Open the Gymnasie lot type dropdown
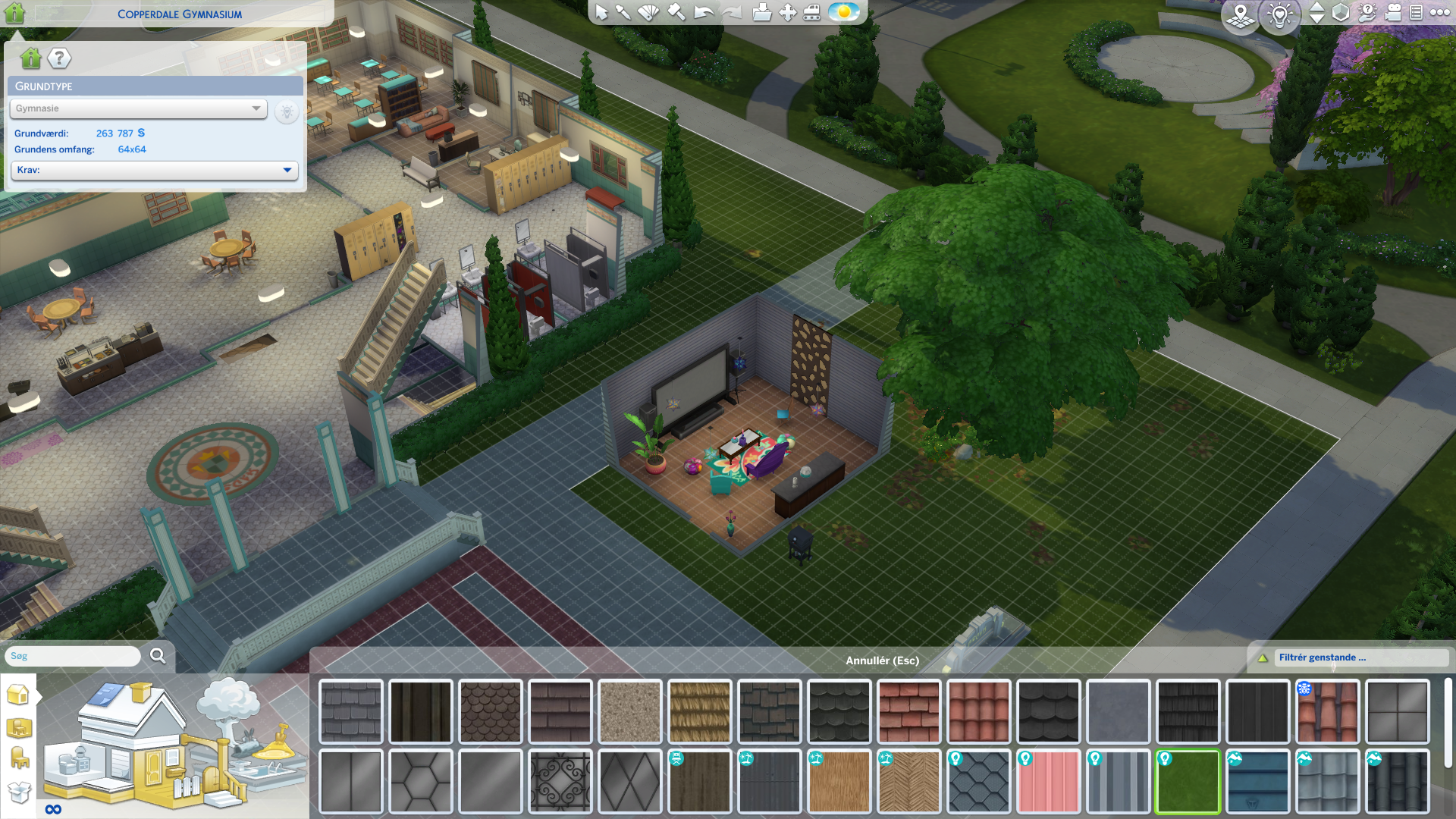1456x819 pixels. [138, 108]
